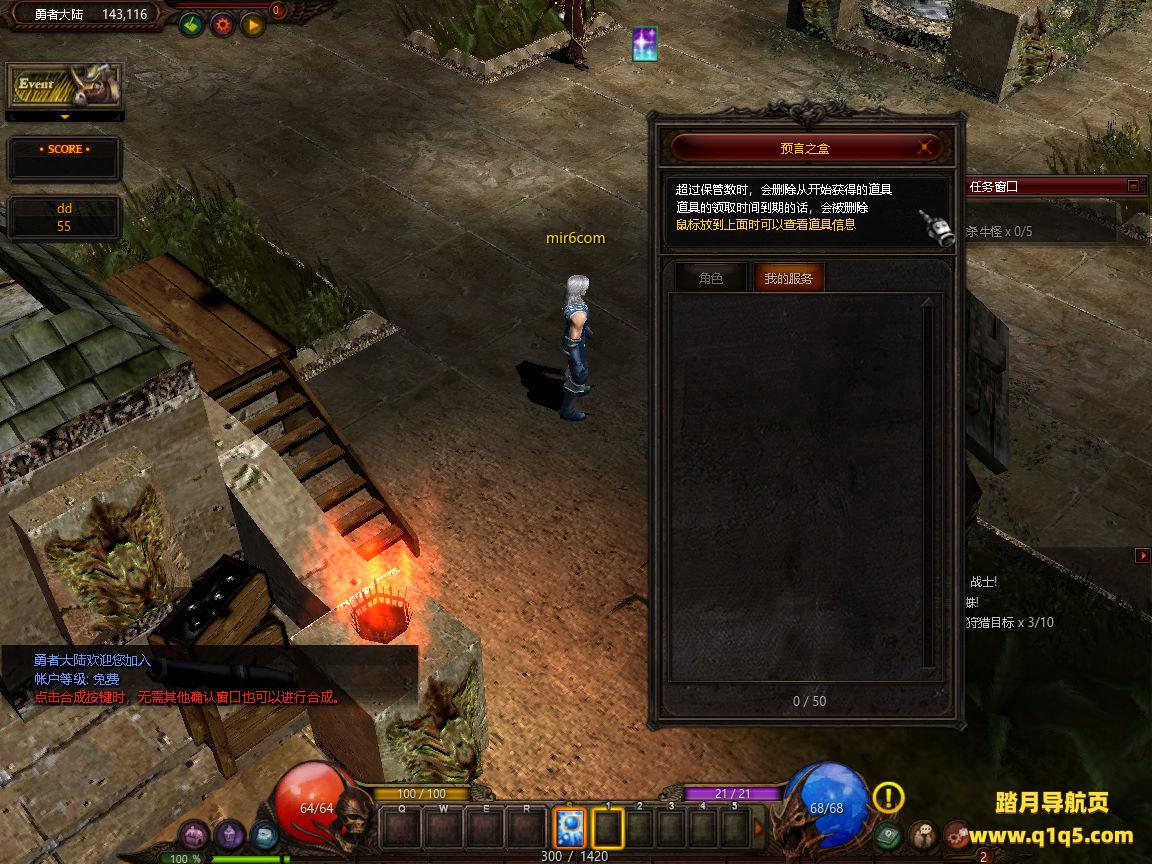Switch to the 角色 tab
This screenshot has height=864, width=1152.
[x=710, y=279]
